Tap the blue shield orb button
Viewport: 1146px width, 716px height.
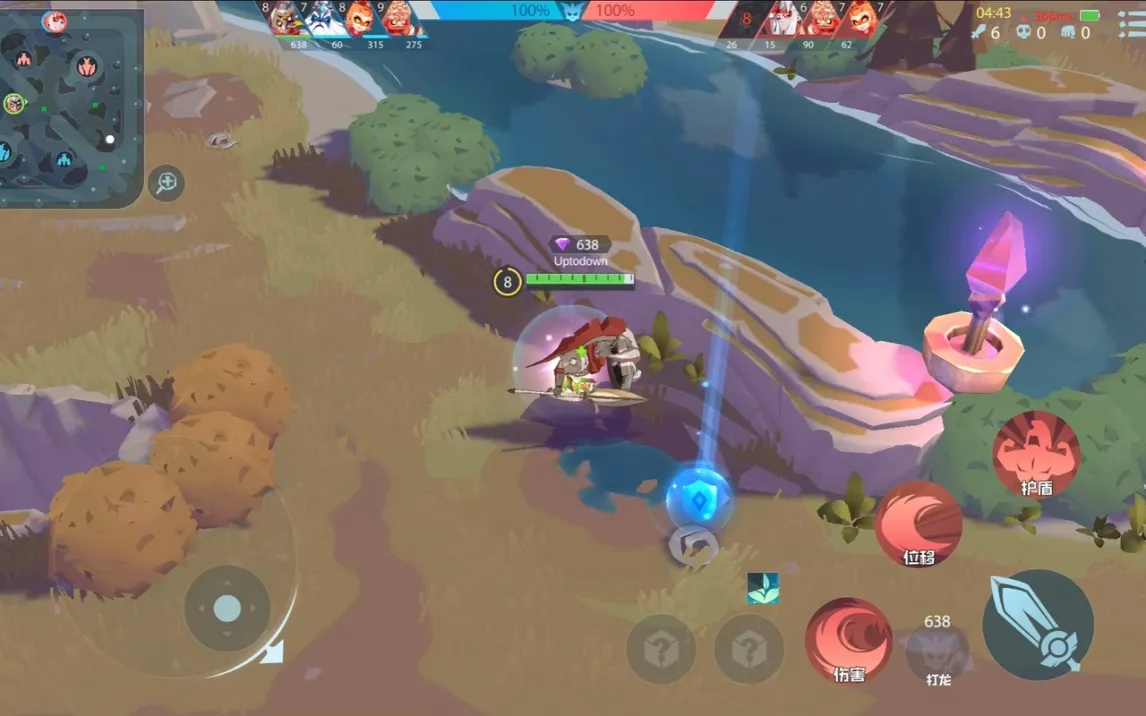point(698,497)
